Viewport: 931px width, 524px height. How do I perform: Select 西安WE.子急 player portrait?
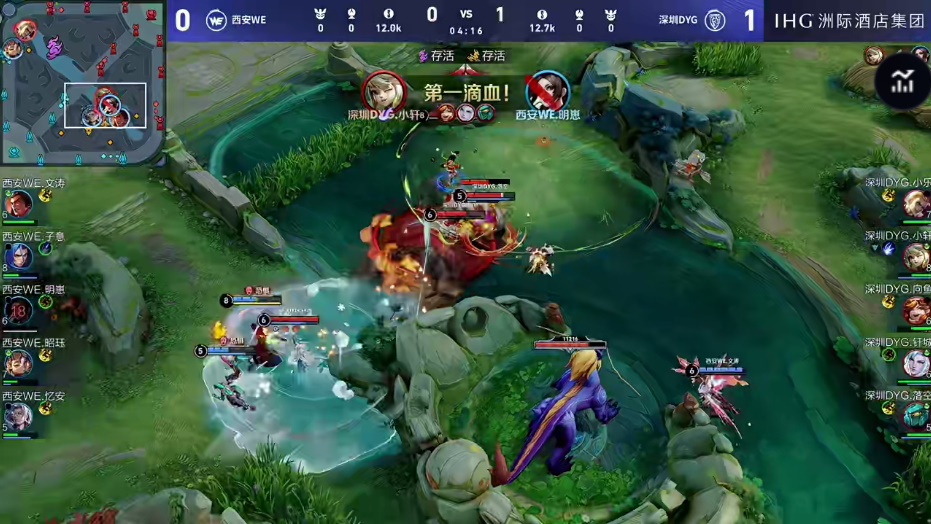point(17,258)
